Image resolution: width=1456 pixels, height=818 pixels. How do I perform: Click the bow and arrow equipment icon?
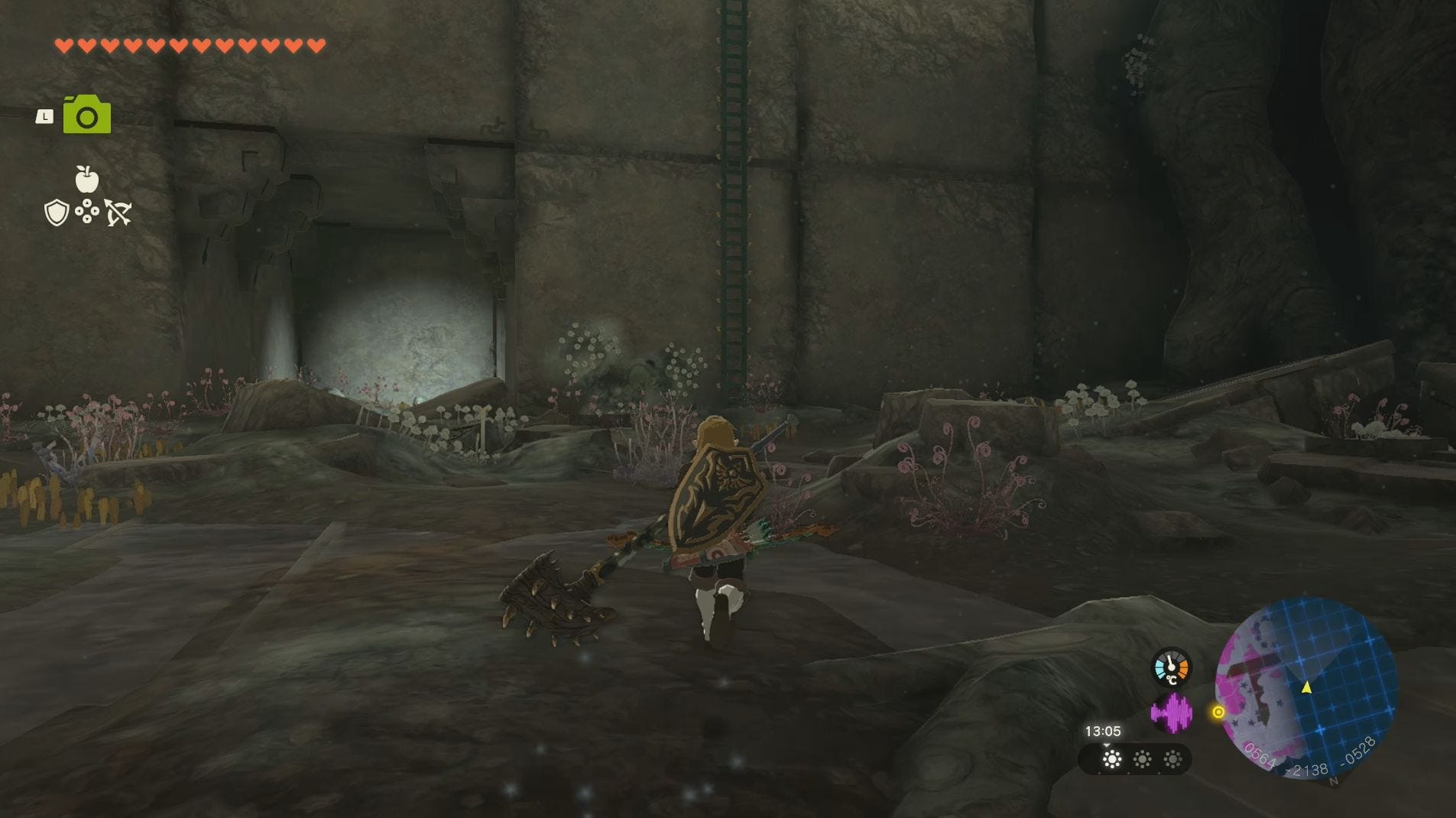tap(116, 213)
